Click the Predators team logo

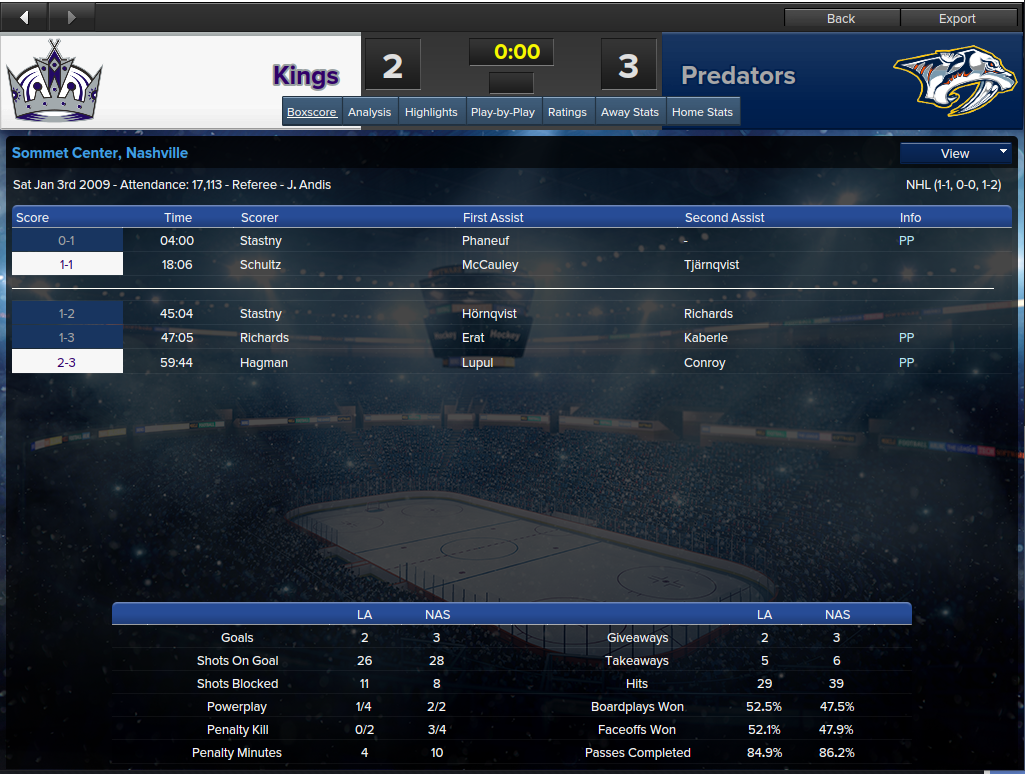coord(947,80)
